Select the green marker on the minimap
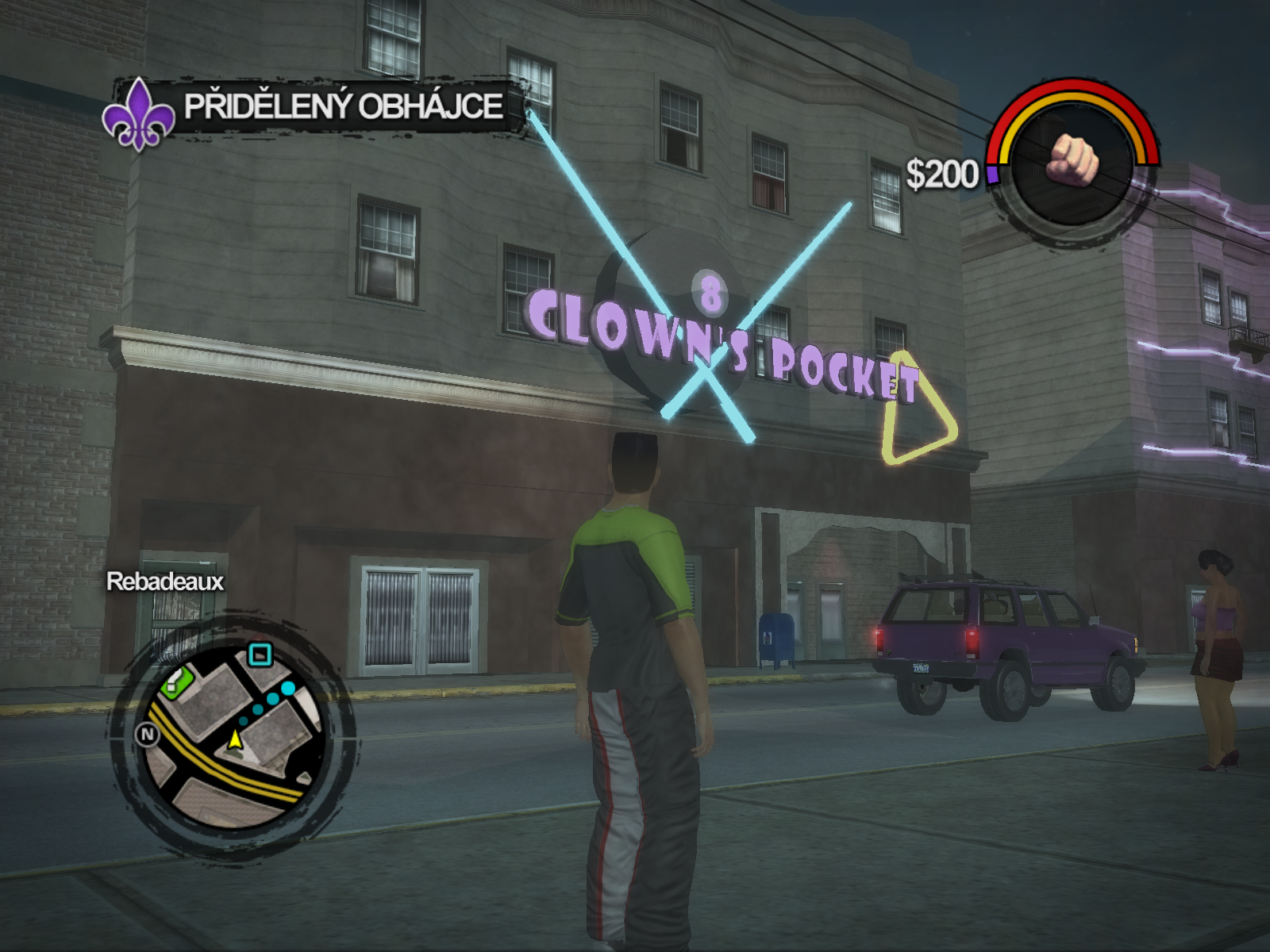The height and width of the screenshot is (952, 1270). click(x=178, y=681)
